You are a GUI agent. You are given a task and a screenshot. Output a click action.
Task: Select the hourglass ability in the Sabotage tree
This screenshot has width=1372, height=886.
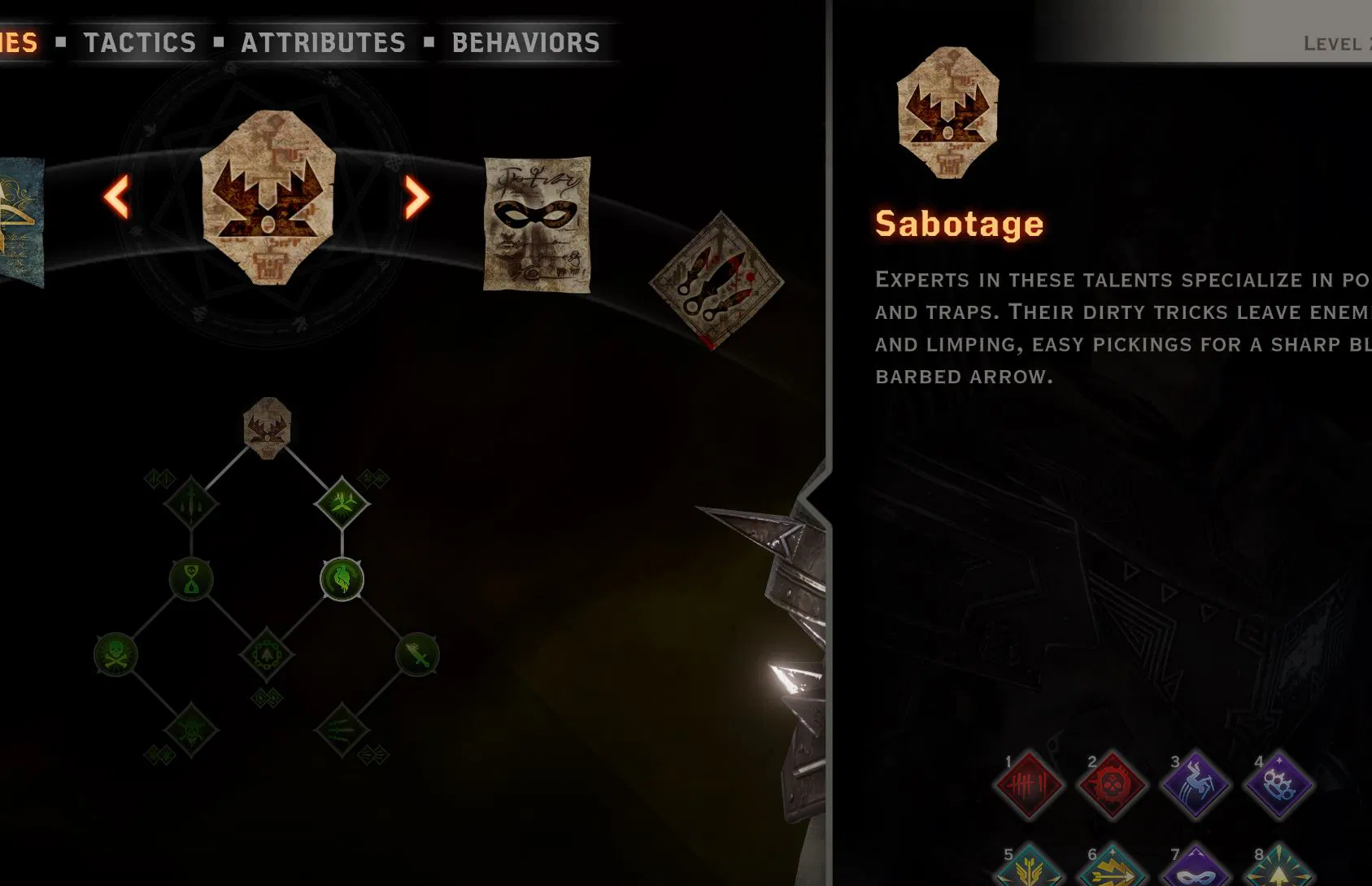191,579
